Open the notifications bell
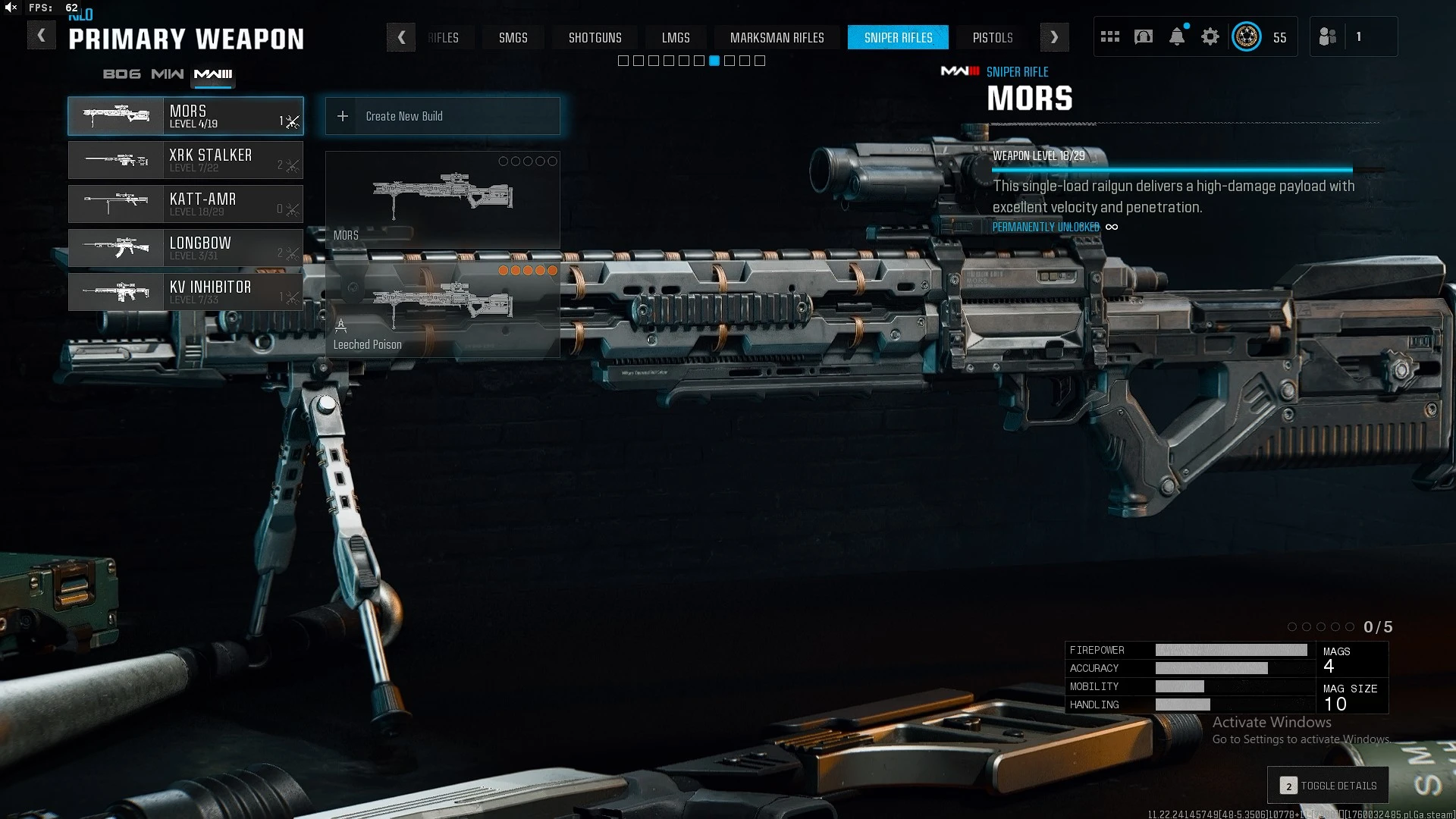 point(1176,36)
